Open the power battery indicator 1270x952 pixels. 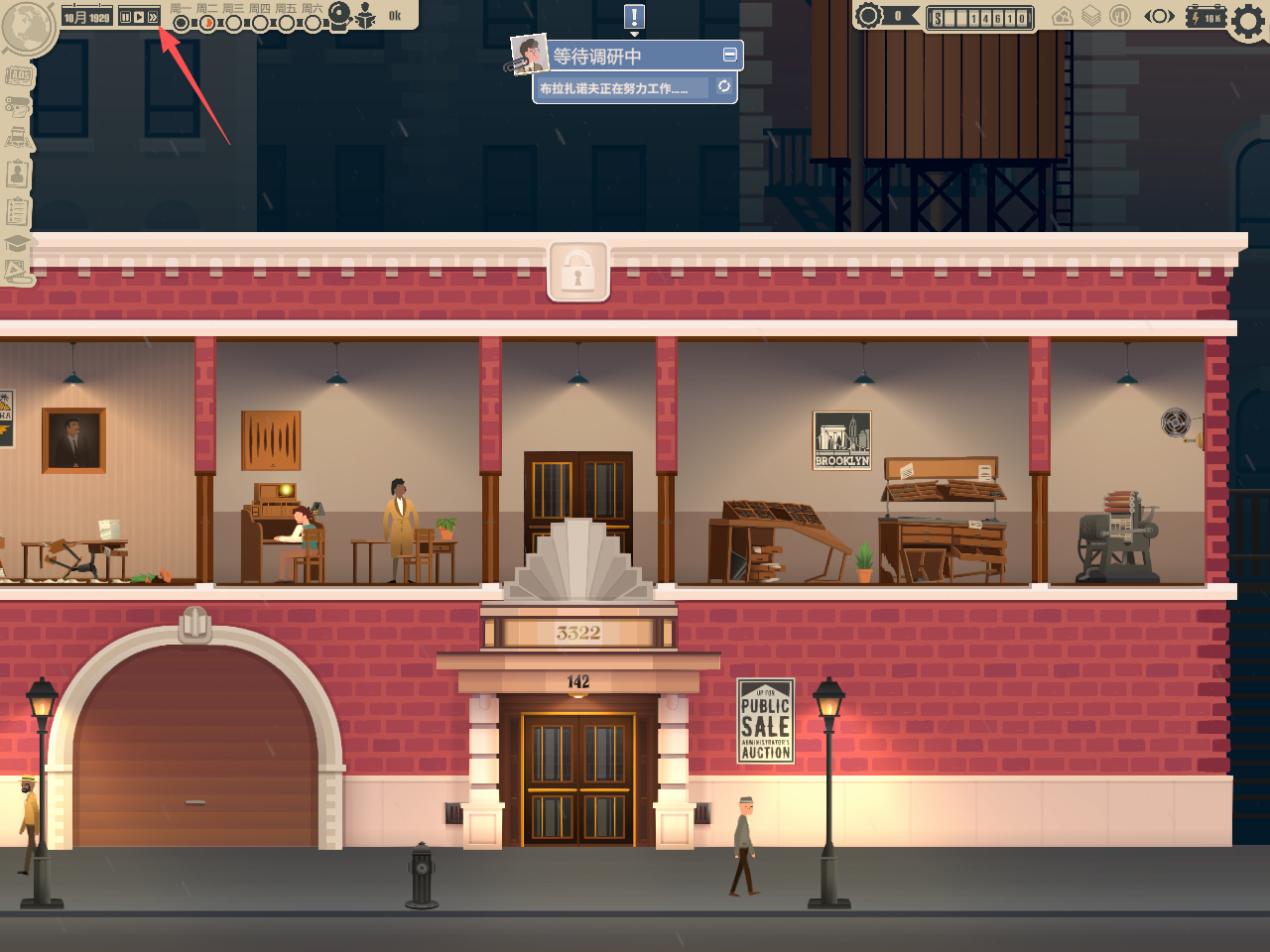tap(1206, 17)
